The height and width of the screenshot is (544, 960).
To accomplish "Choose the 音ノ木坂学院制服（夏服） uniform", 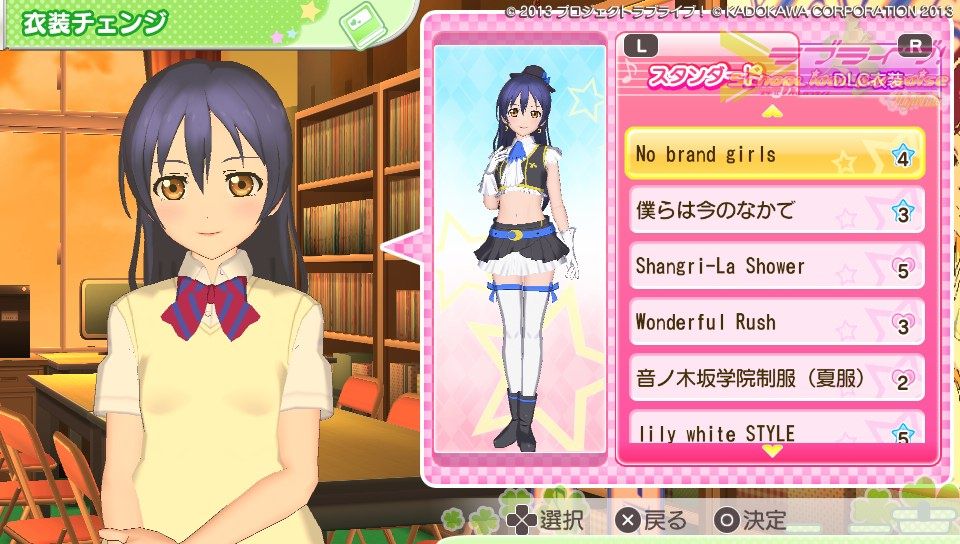I will (x=774, y=379).
